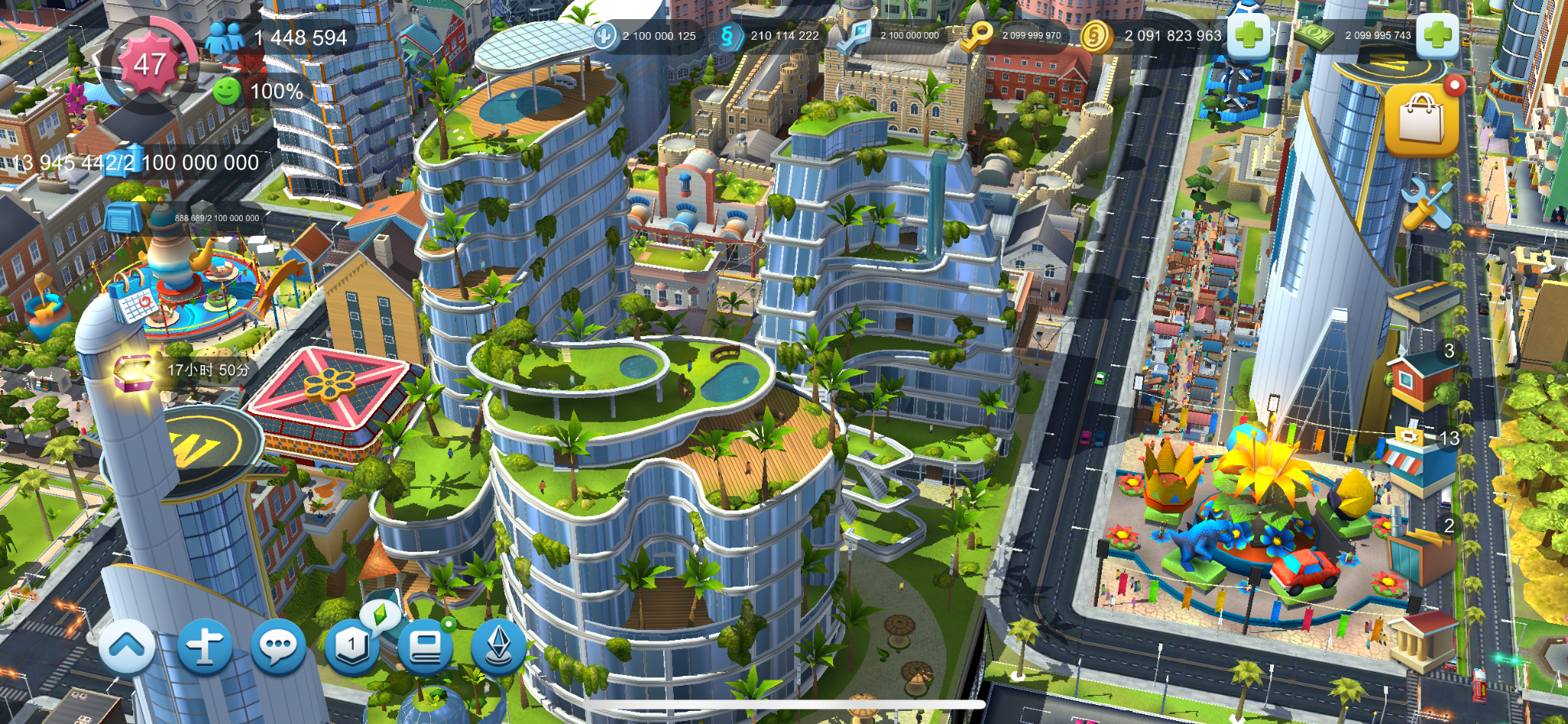Open the shopping bag store
The height and width of the screenshot is (724, 1568).
[x=1421, y=120]
